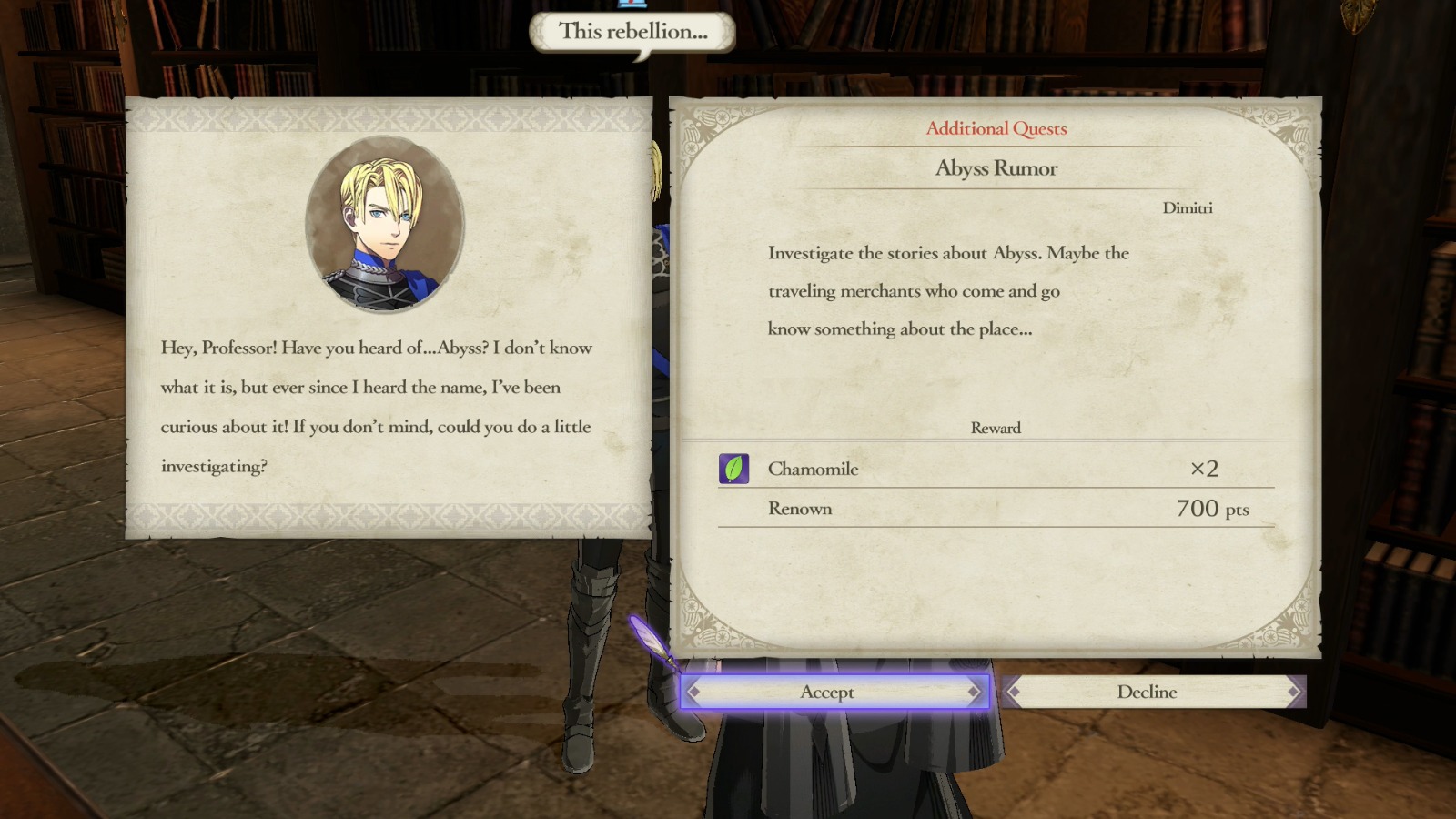Select the highlighted Accept option
This screenshot has height=819, width=1456.
(828, 693)
